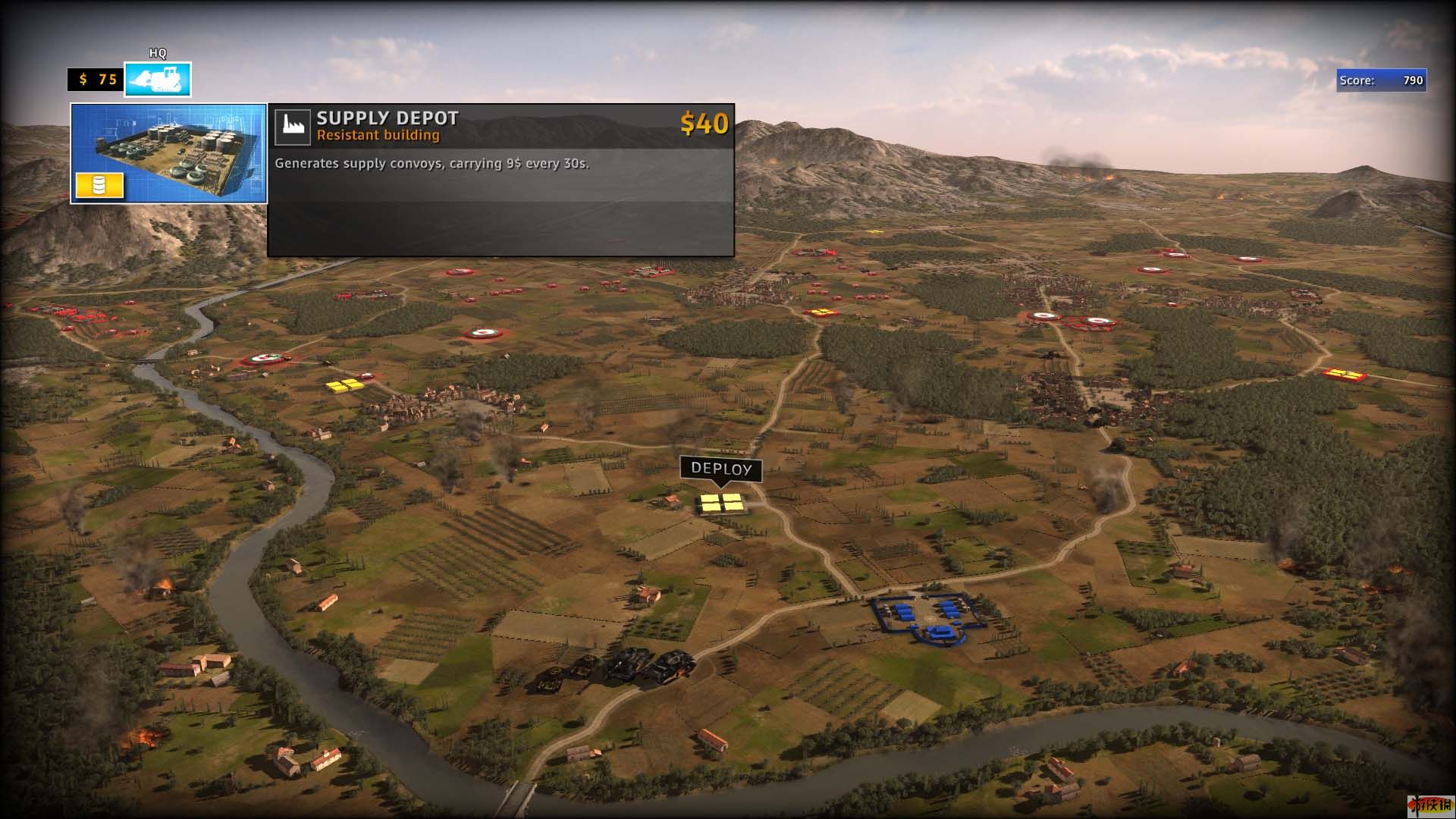Select the Supply Depot blueprint thumbnail
The height and width of the screenshot is (819, 1456).
point(168,153)
